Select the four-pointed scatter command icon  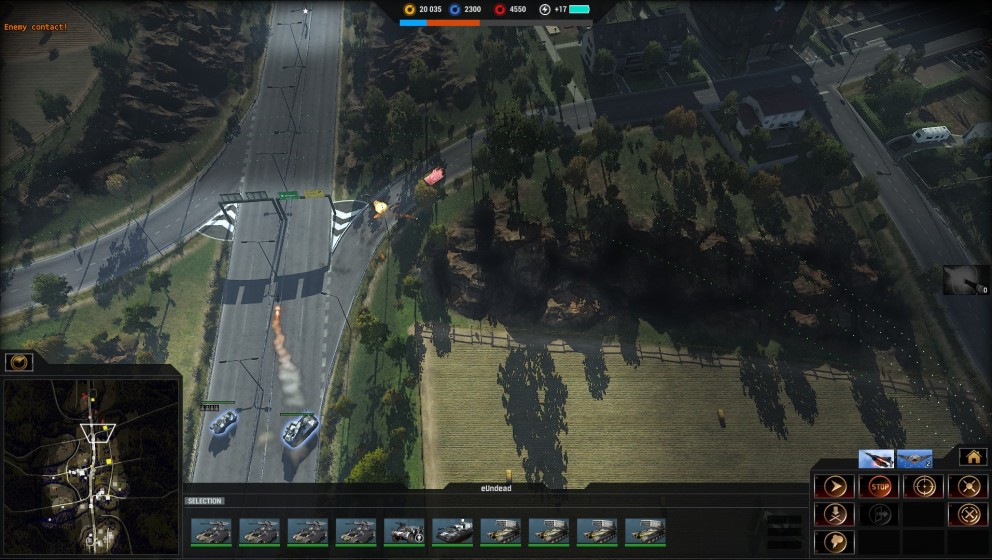pyautogui.click(x=967, y=487)
